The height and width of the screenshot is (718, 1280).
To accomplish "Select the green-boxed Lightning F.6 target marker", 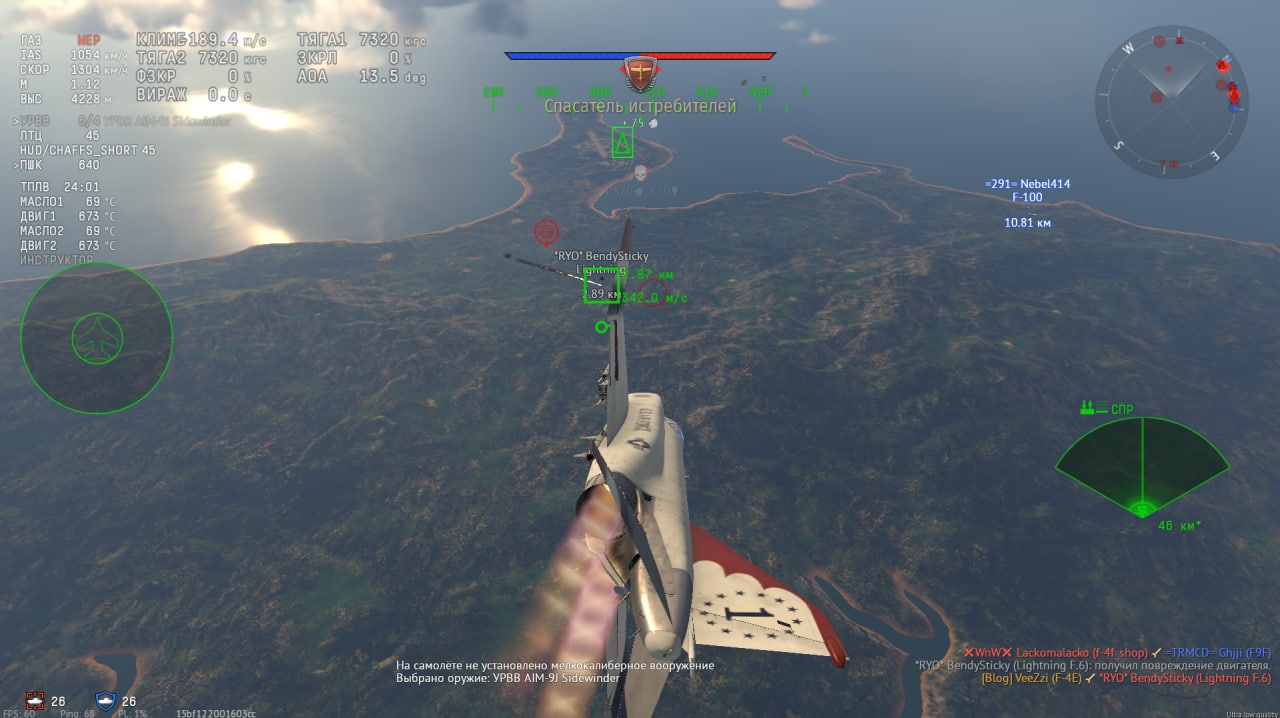I will [601, 287].
